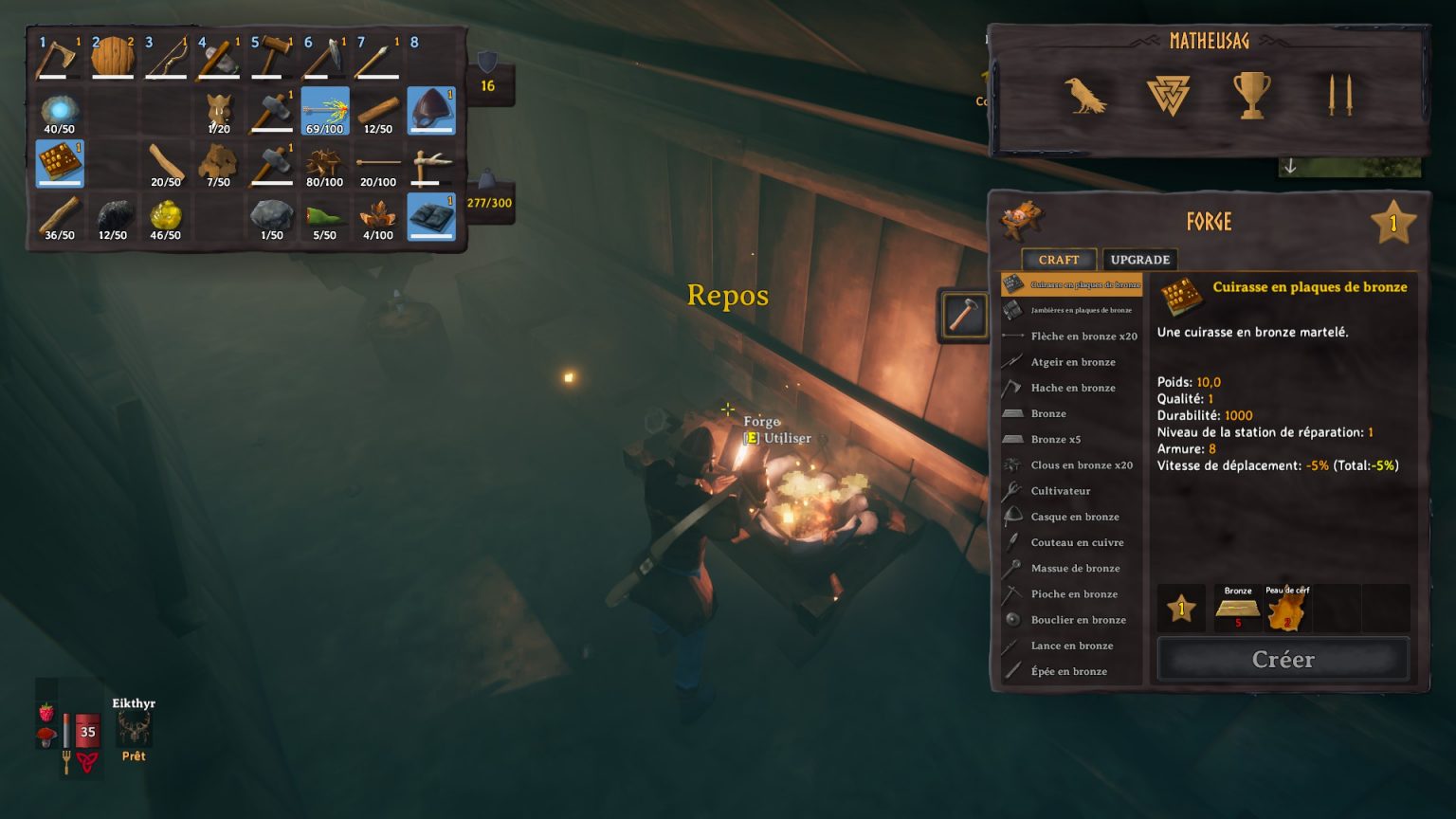Click the red health bar near the food icons
This screenshot has height=819, width=1456.
pyautogui.click(x=88, y=730)
